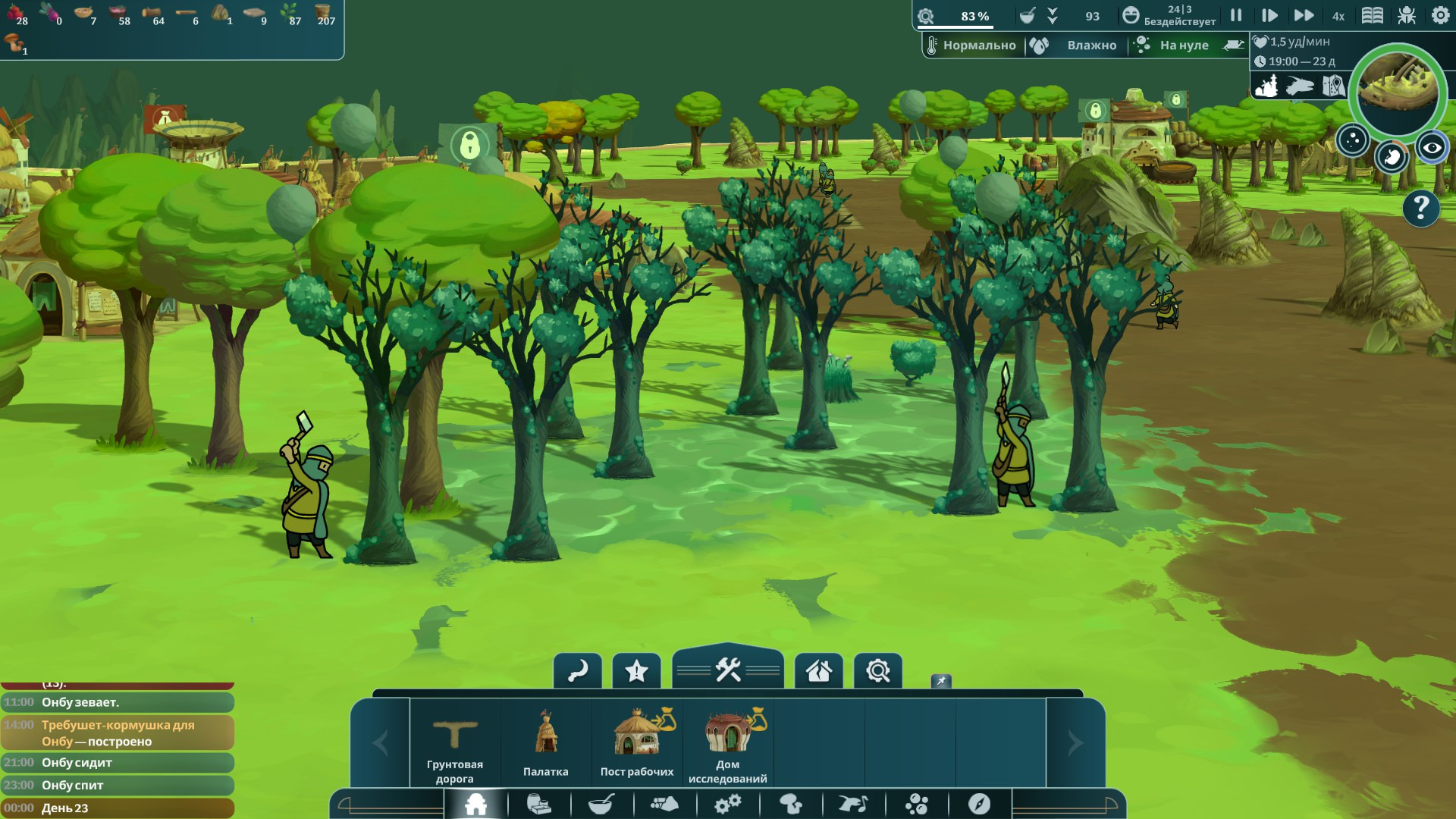This screenshot has height=819, width=1456.
Task: Open settings with the gear icon
Action: pos(1440,15)
